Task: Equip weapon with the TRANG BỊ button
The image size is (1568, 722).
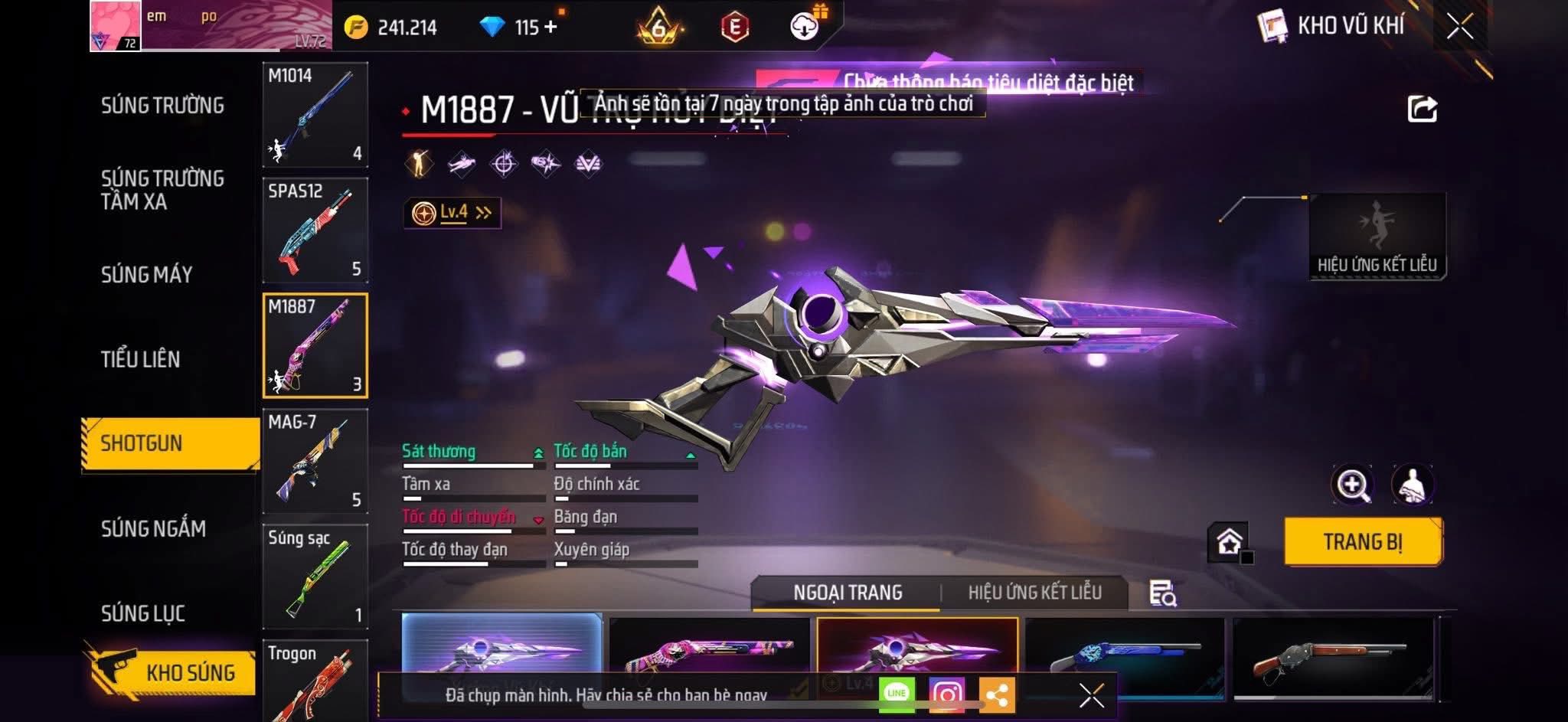Action: 1363,542
